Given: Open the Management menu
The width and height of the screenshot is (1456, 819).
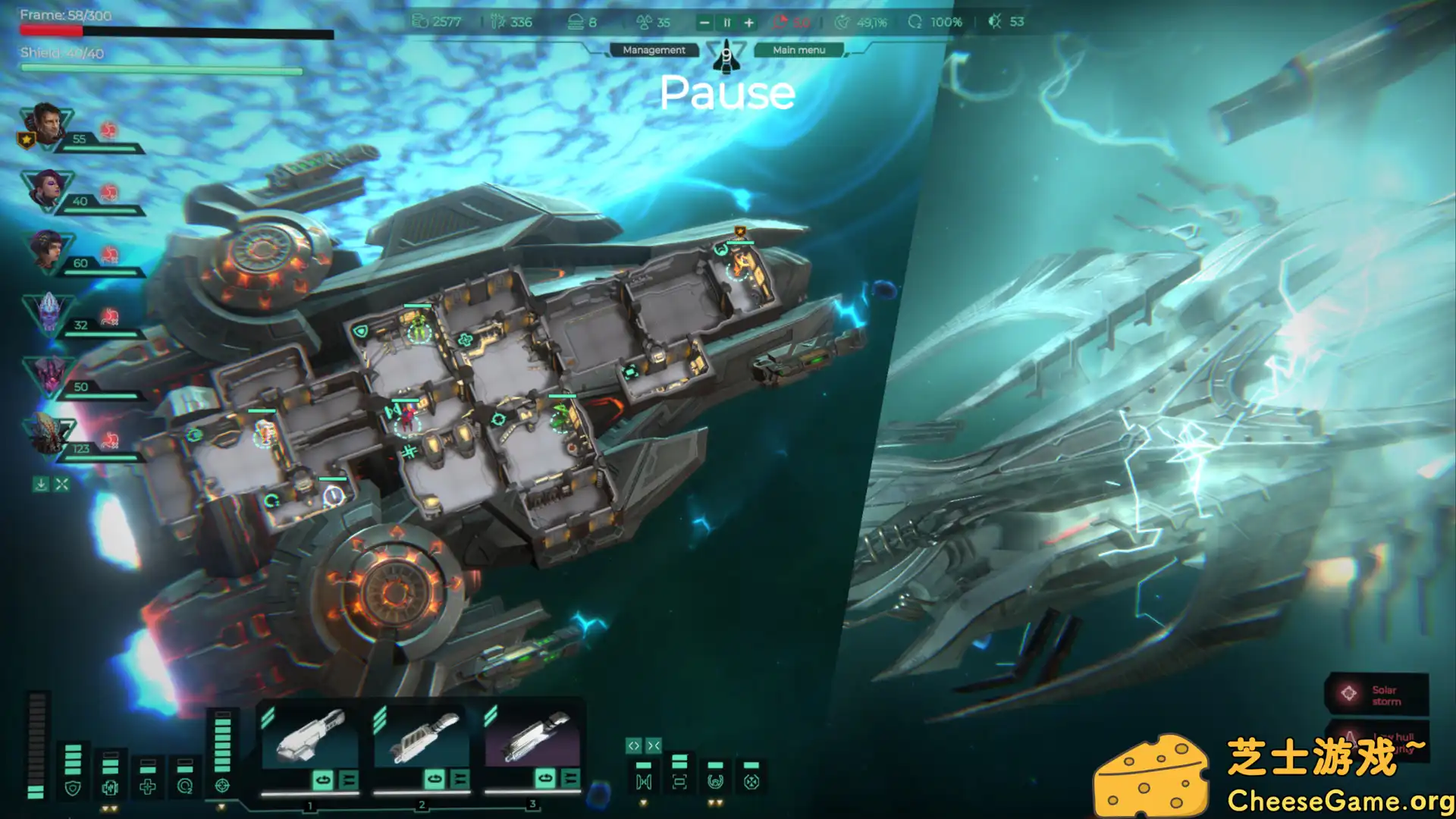Looking at the screenshot, I should pyautogui.click(x=653, y=50).
